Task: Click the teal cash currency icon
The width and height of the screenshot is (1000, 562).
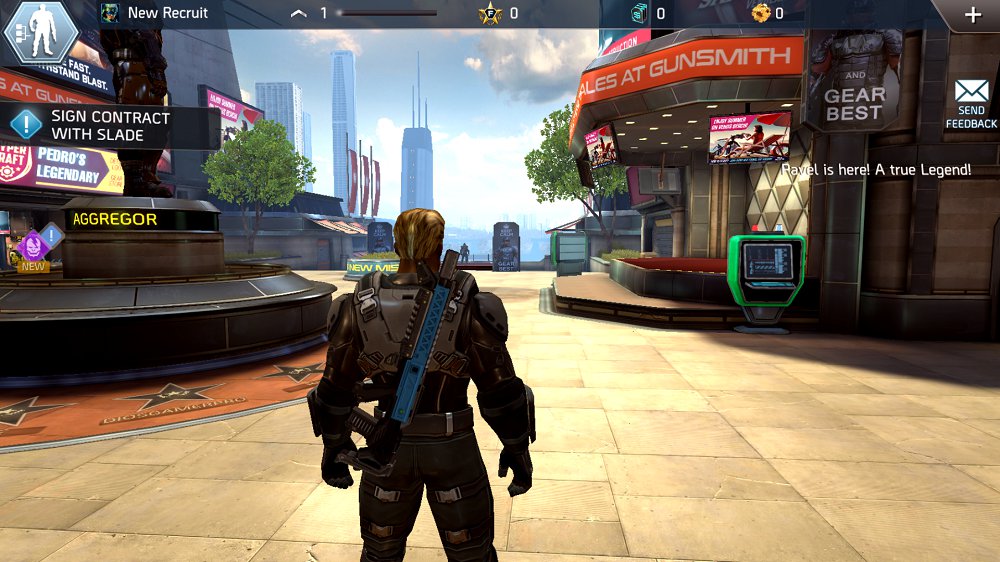Action: coord(640,13)
